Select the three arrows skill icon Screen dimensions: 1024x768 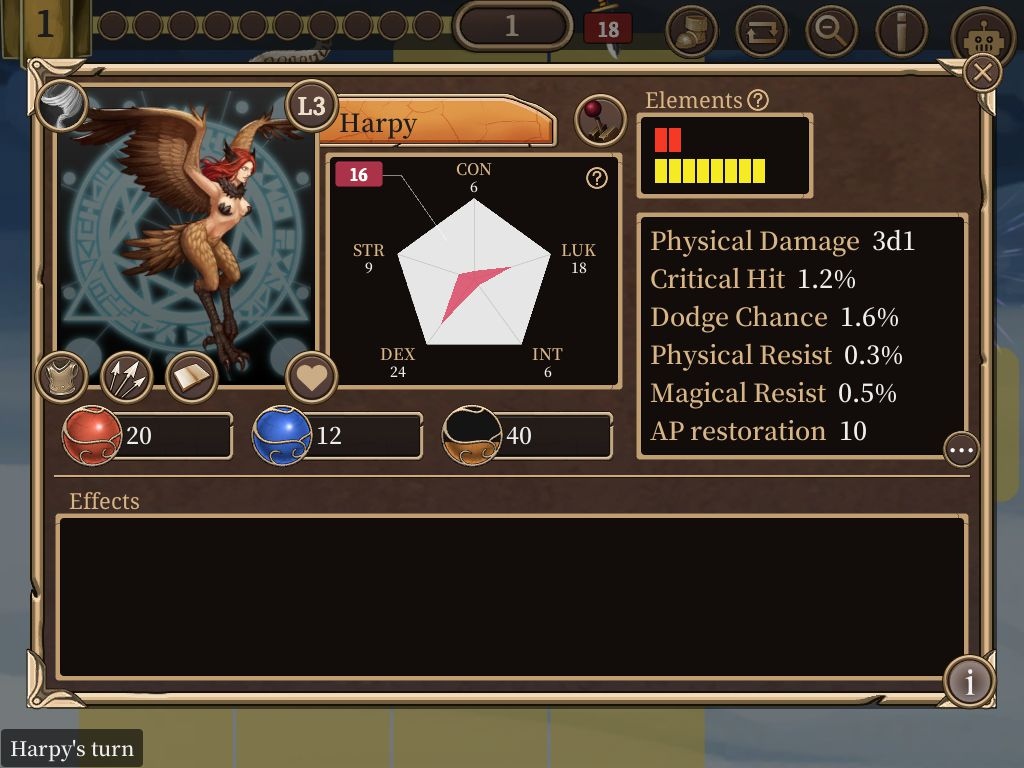(x=126, y=377)
